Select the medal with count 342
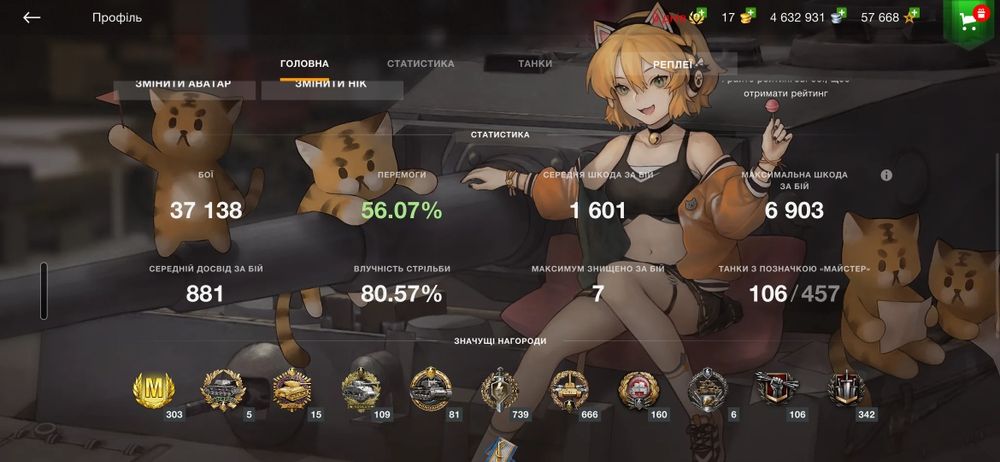 point(847,389)
